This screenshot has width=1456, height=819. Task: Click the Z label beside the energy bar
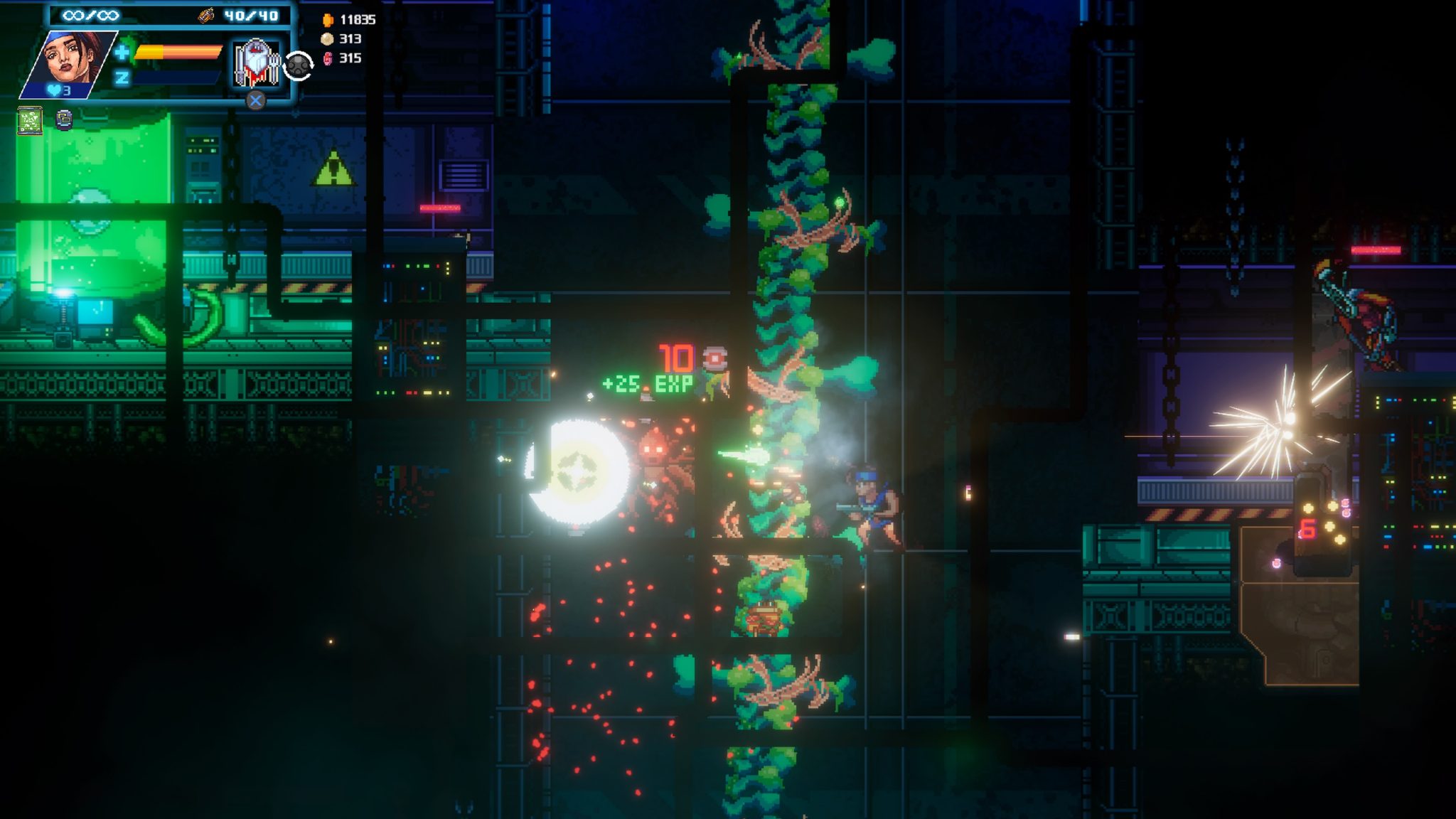click(x=123, y=80)
